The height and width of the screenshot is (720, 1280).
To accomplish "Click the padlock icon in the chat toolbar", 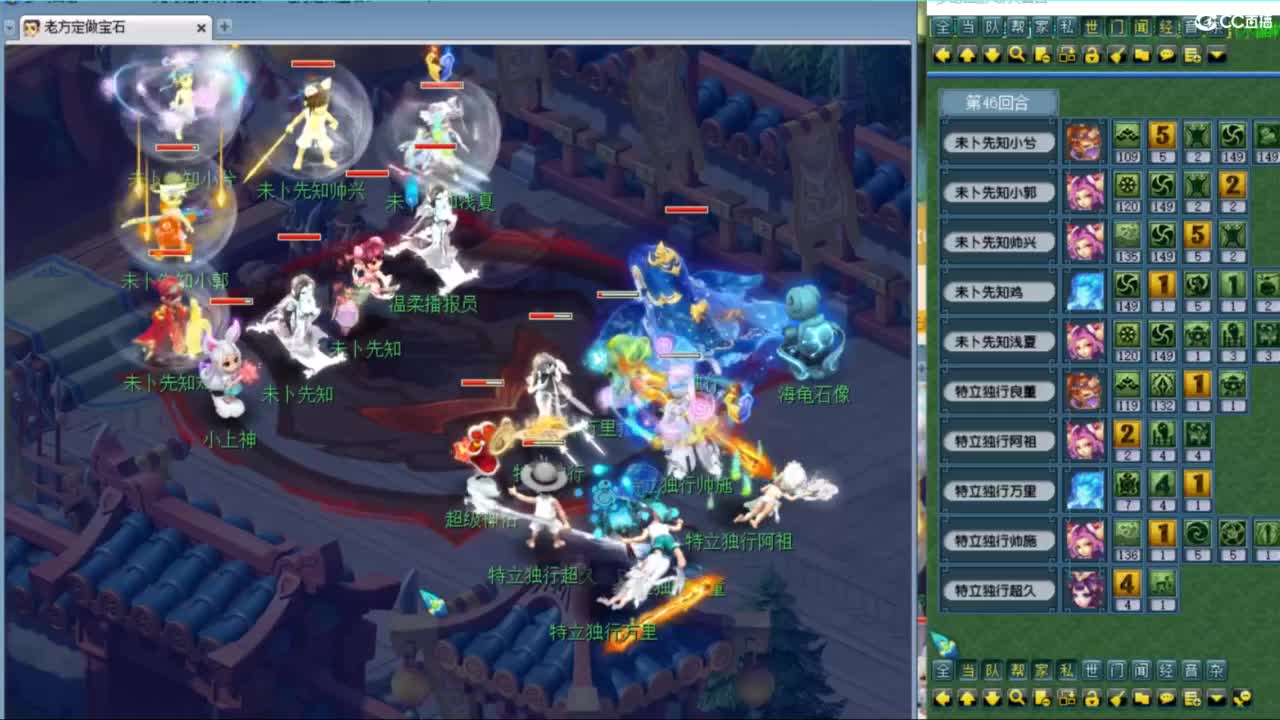I will [1092, 55].
